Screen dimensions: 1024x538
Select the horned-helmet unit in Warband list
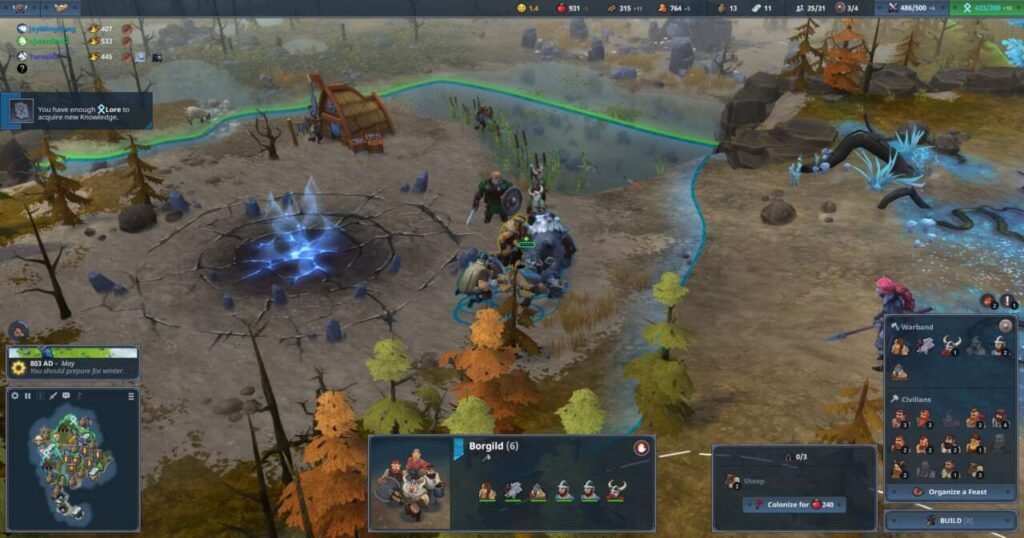pyautogui.click(x=951, y=346)
